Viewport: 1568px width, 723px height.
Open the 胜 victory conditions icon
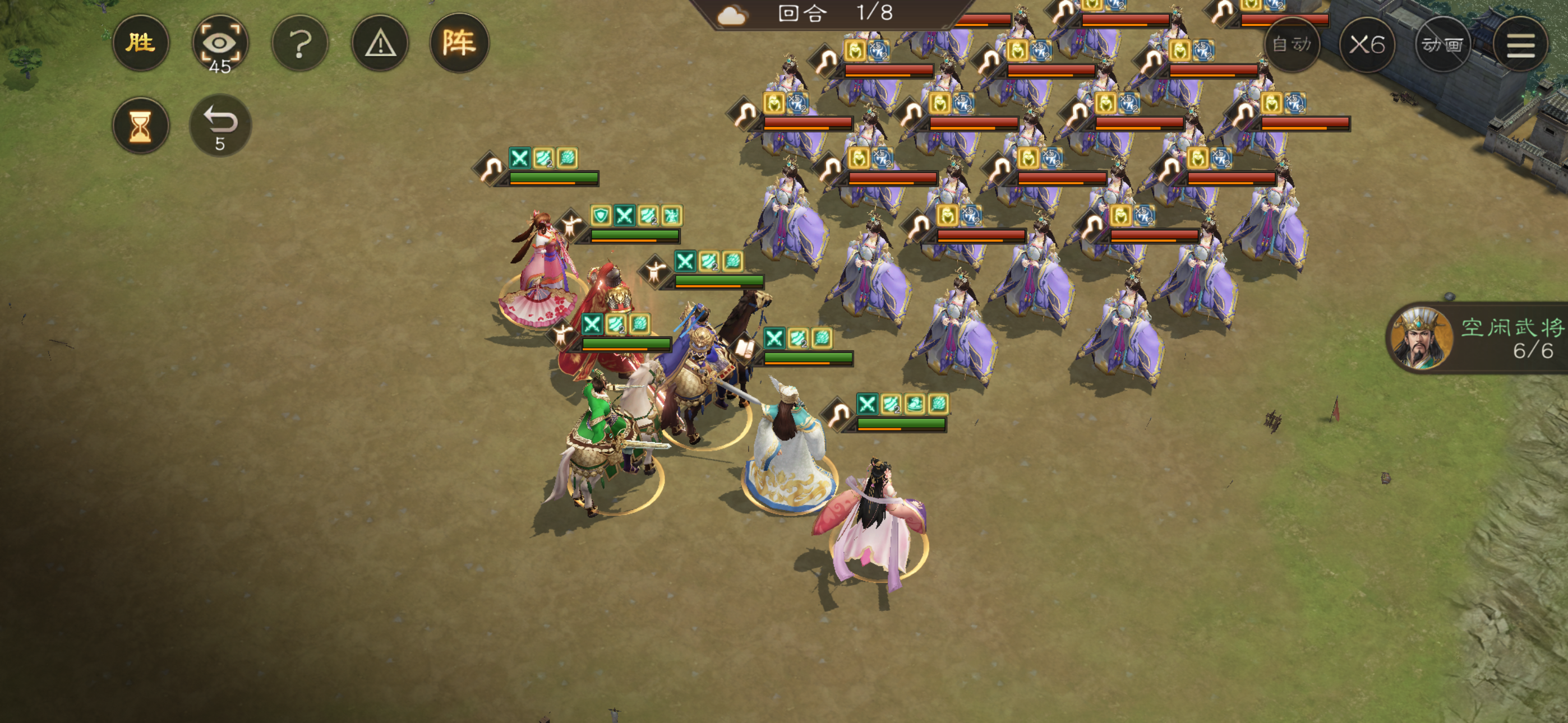click(x=141, y=43)
